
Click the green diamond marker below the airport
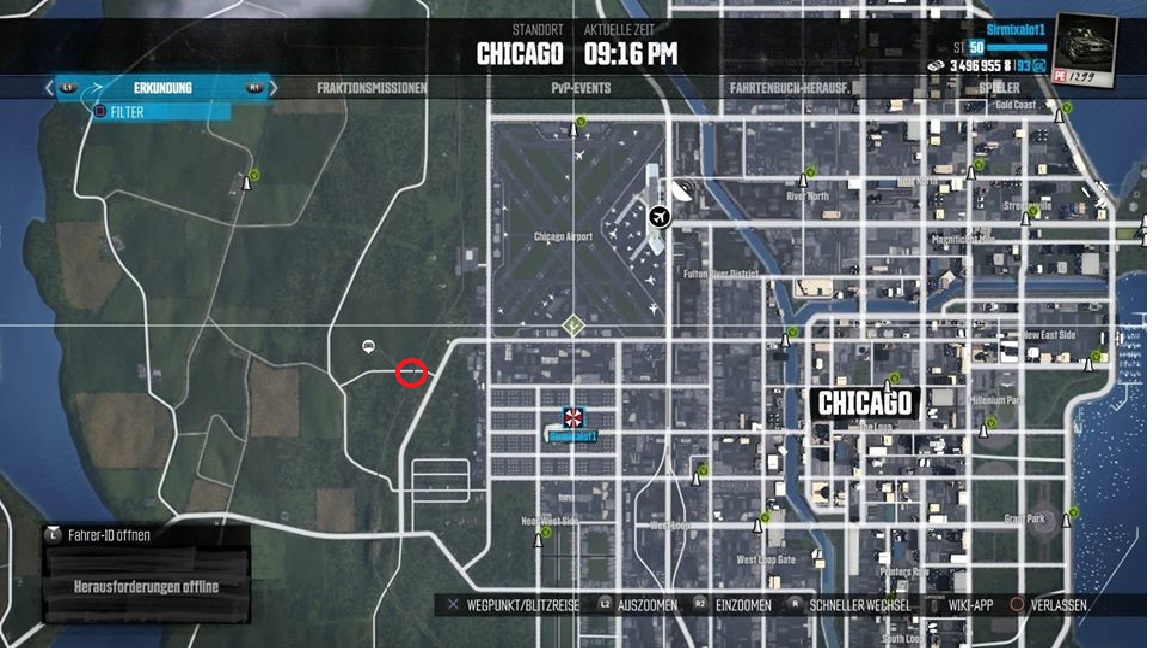572,324
